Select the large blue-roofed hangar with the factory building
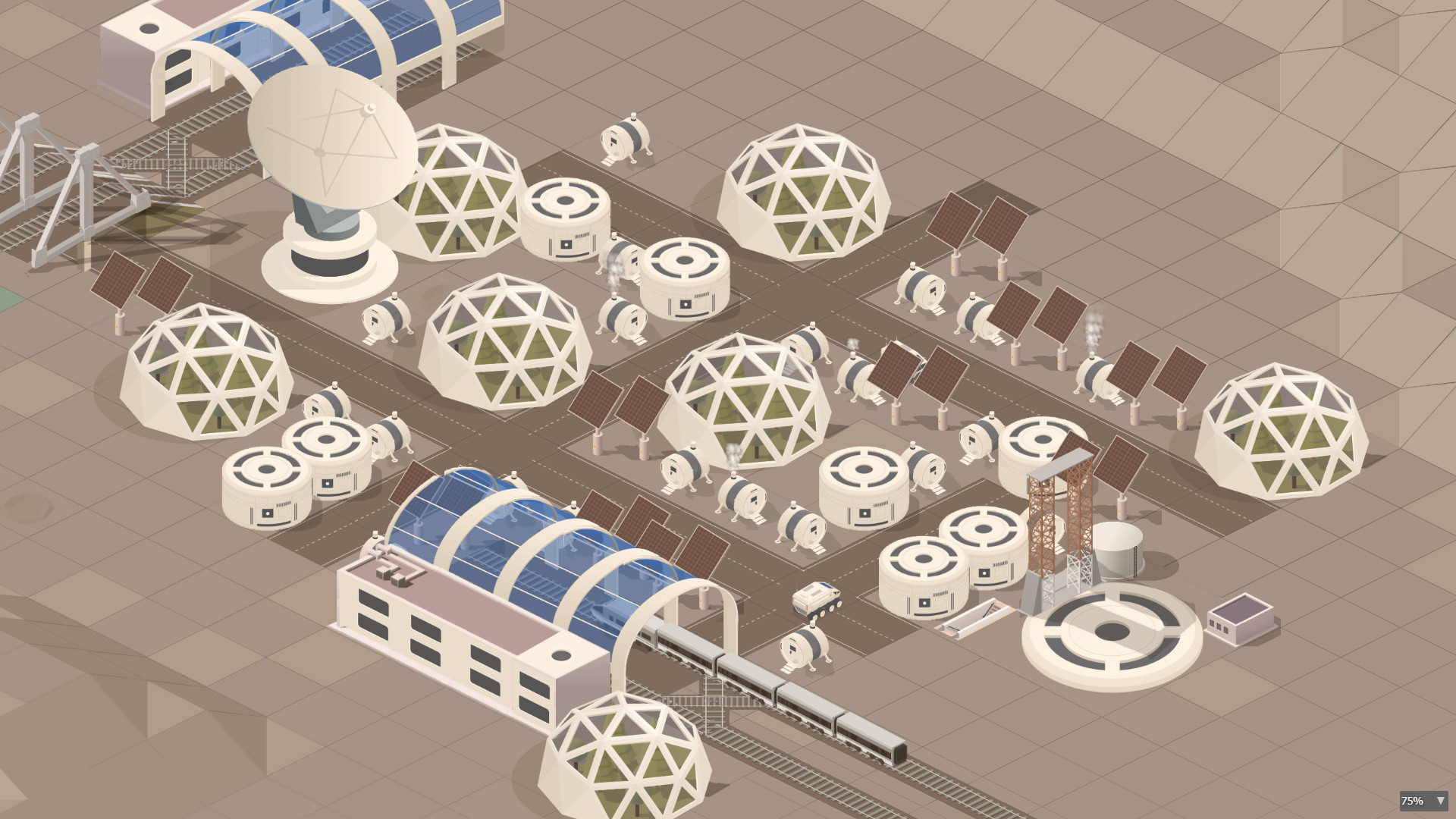This screenshot has width=1456, height=819. click(x=531, y=576)
